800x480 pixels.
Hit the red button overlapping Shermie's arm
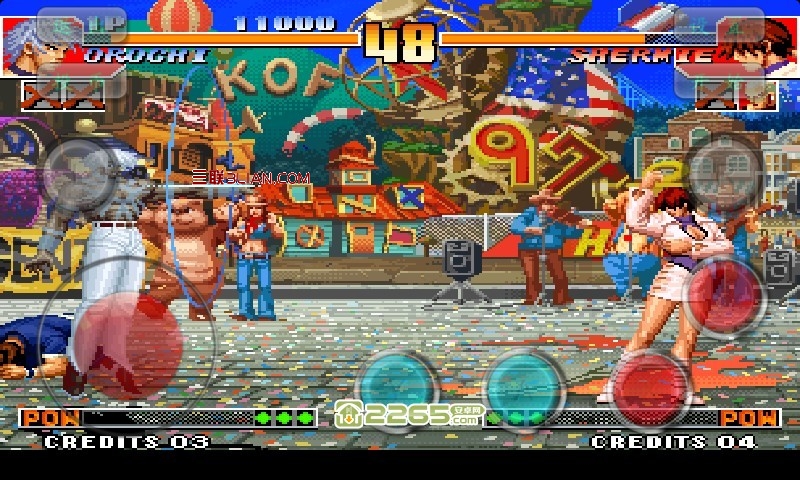pyautogui.click(x=727, y=295)
